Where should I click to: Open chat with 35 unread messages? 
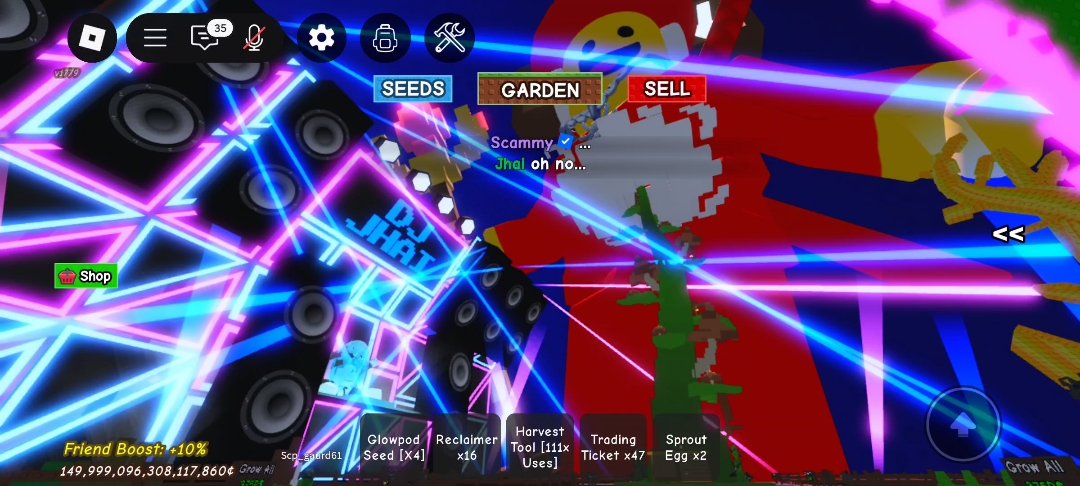pos(205,38)
